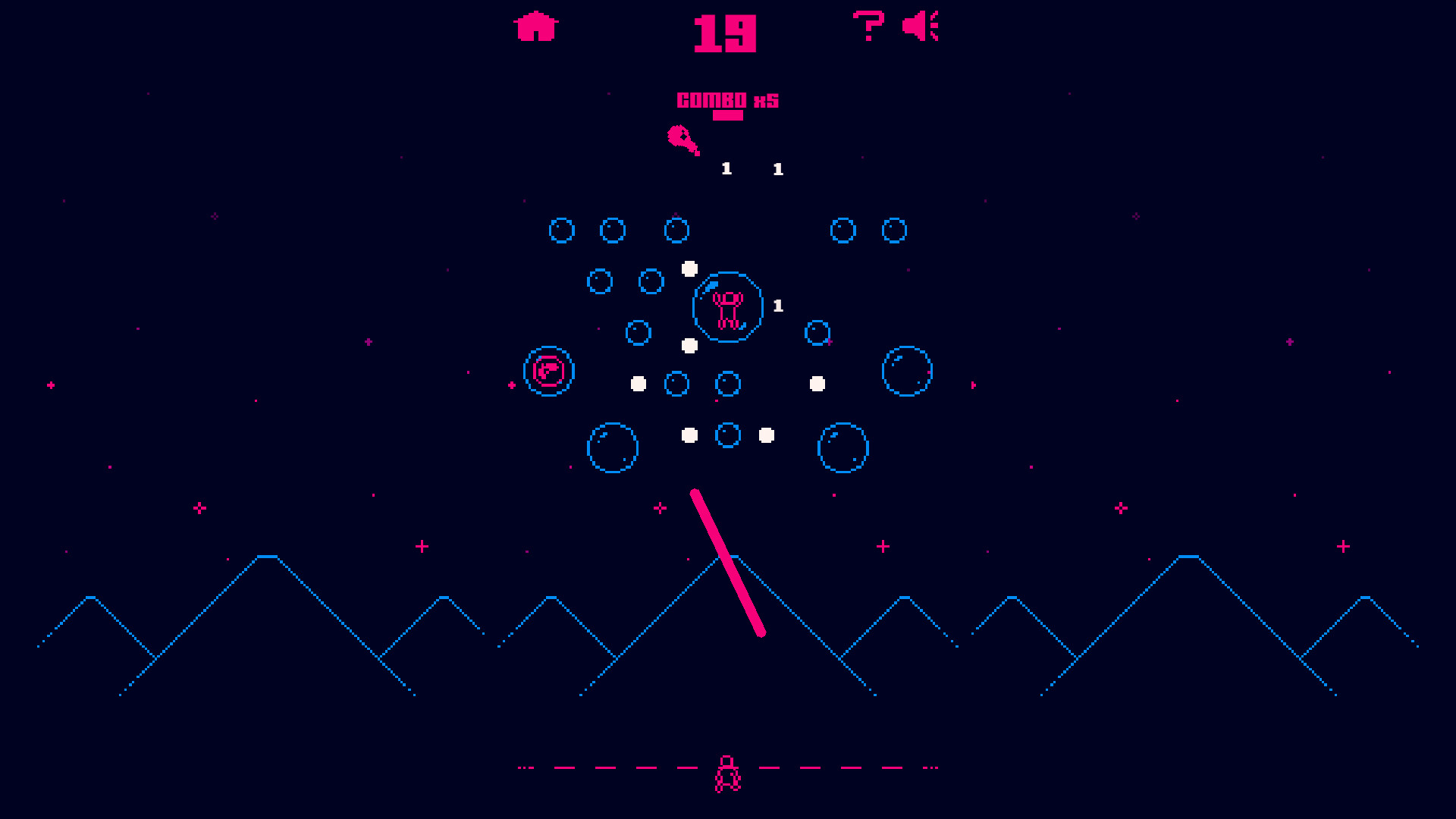Click the home icon to exit the game
The image size is (1456, 819).
pos(535,25)
